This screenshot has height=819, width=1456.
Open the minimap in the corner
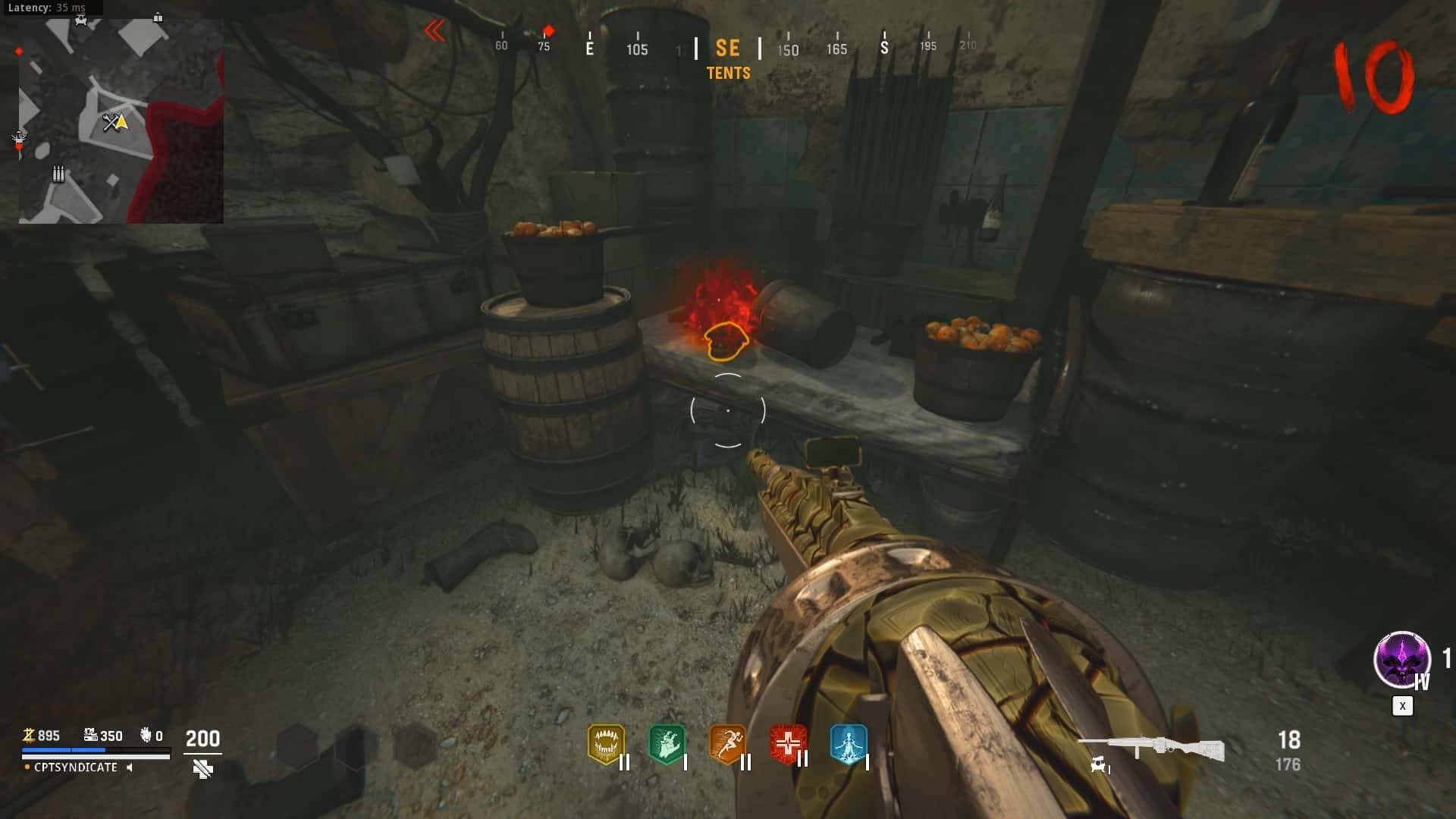(121, 121)
